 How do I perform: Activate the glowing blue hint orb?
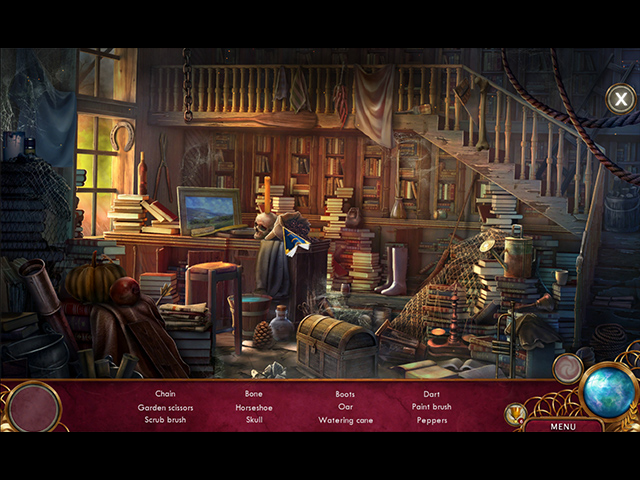click(x=609, y=392)
